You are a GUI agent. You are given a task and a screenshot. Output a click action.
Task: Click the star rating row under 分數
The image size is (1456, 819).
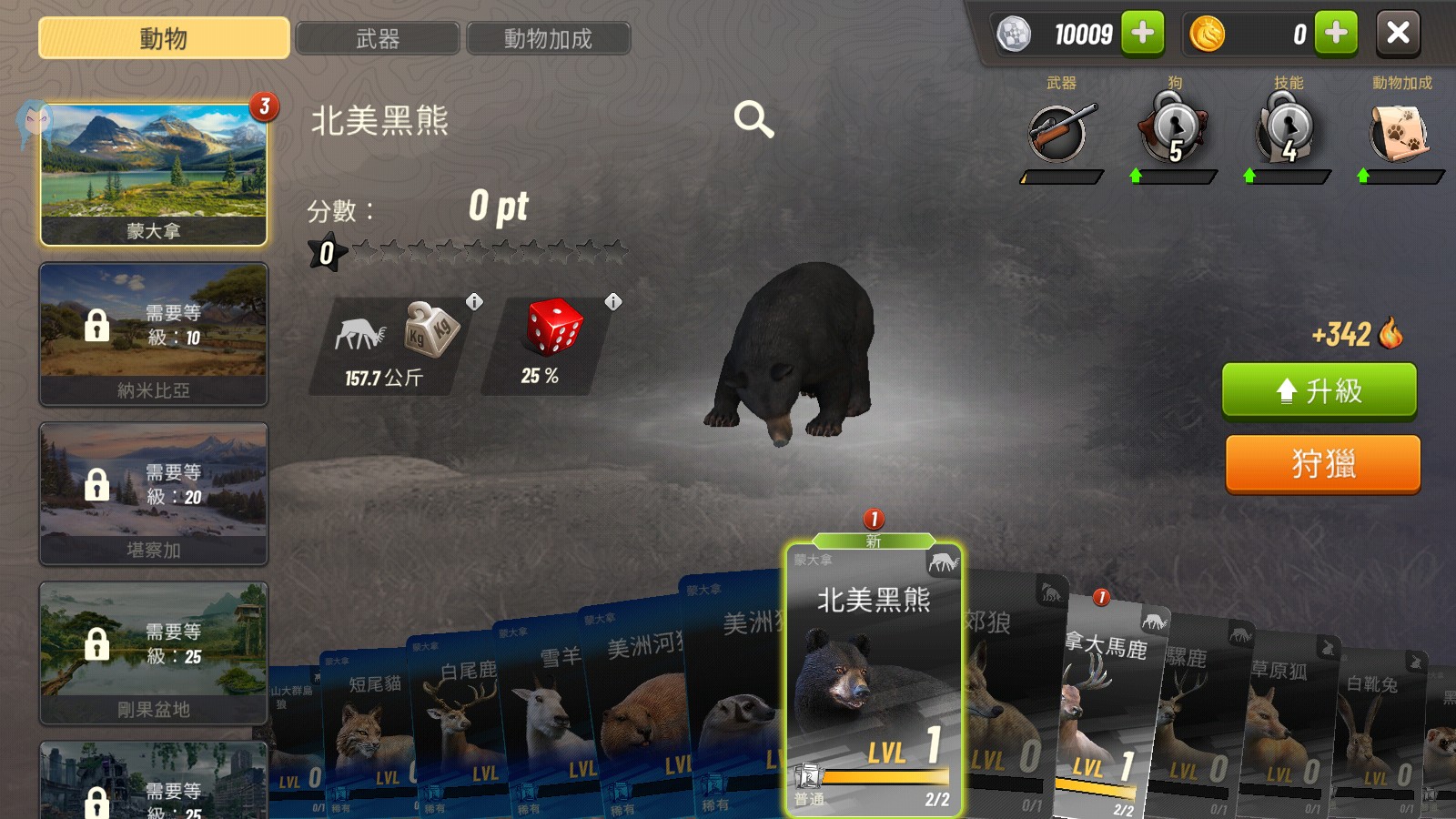pyautogui.click(x=473, y=252)
